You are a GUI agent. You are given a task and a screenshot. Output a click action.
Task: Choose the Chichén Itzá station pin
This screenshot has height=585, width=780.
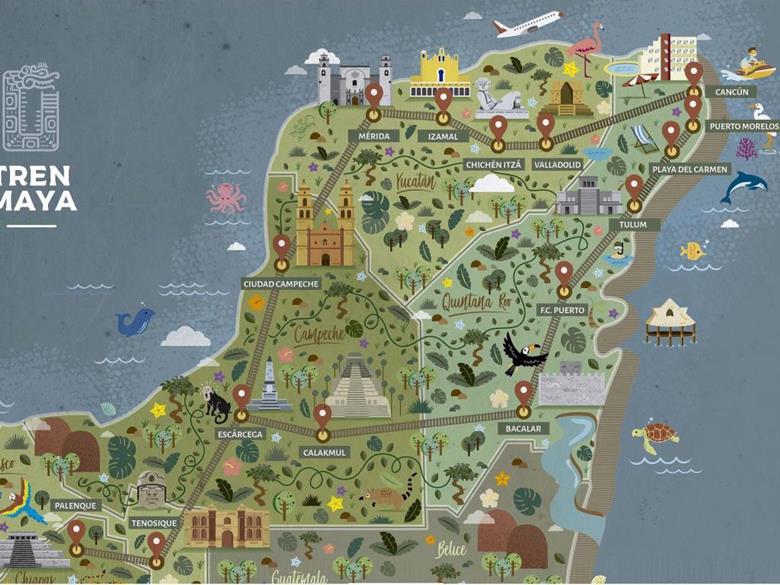click(x=498, y=128)
